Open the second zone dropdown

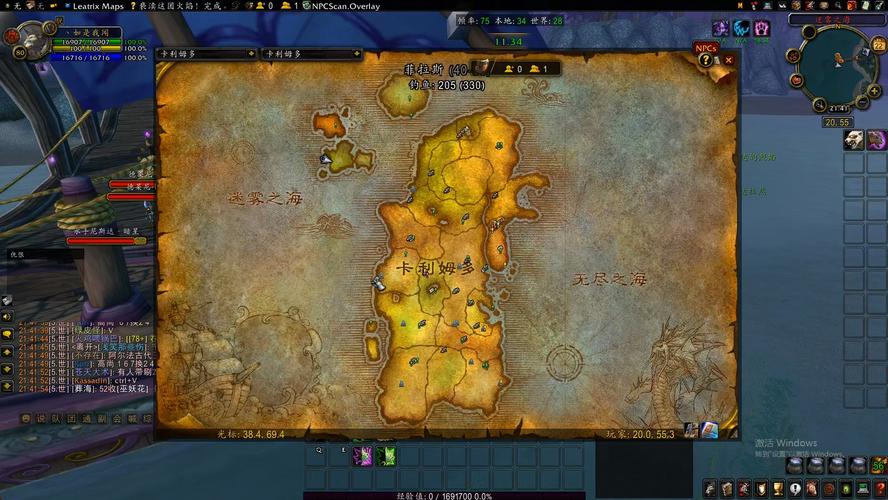pos(310,53)
